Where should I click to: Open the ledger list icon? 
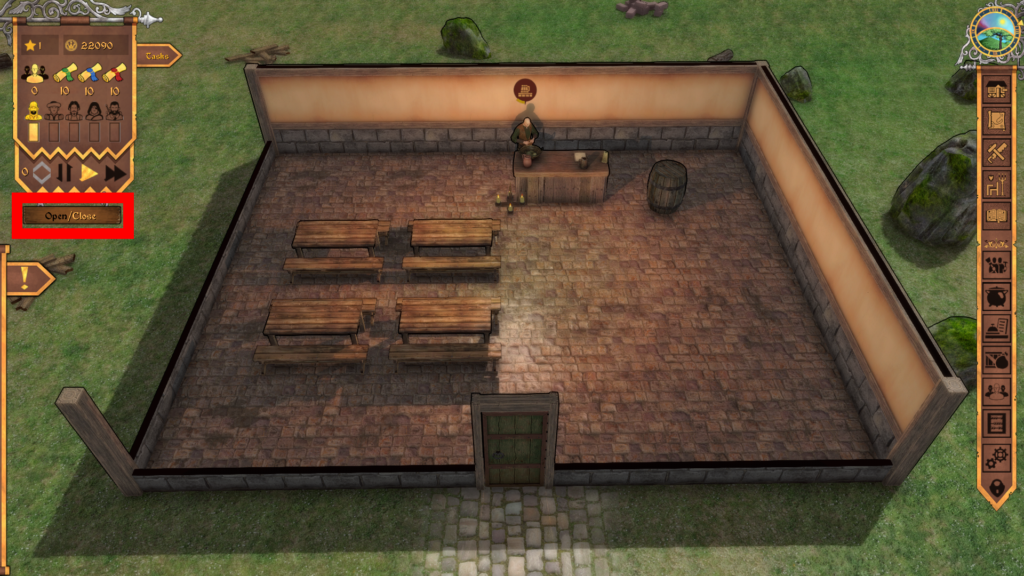click(x=996, y=423)
